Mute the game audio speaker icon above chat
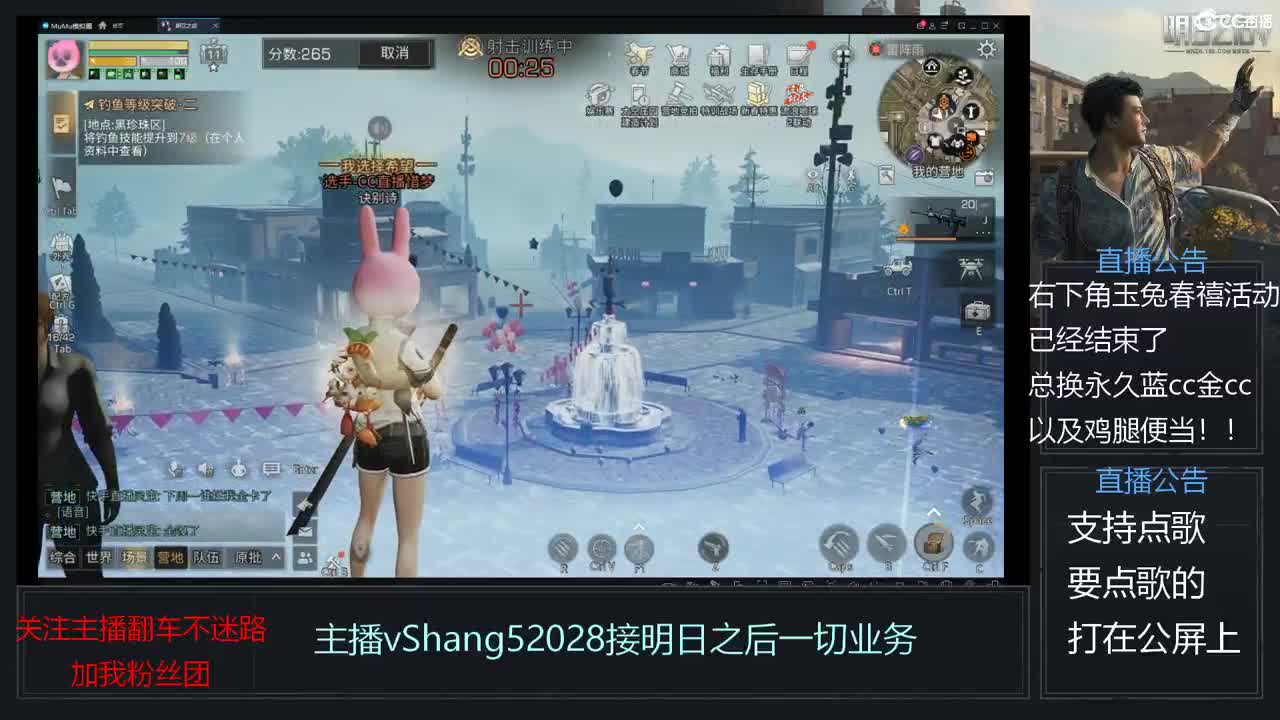 tap(205, 470)
